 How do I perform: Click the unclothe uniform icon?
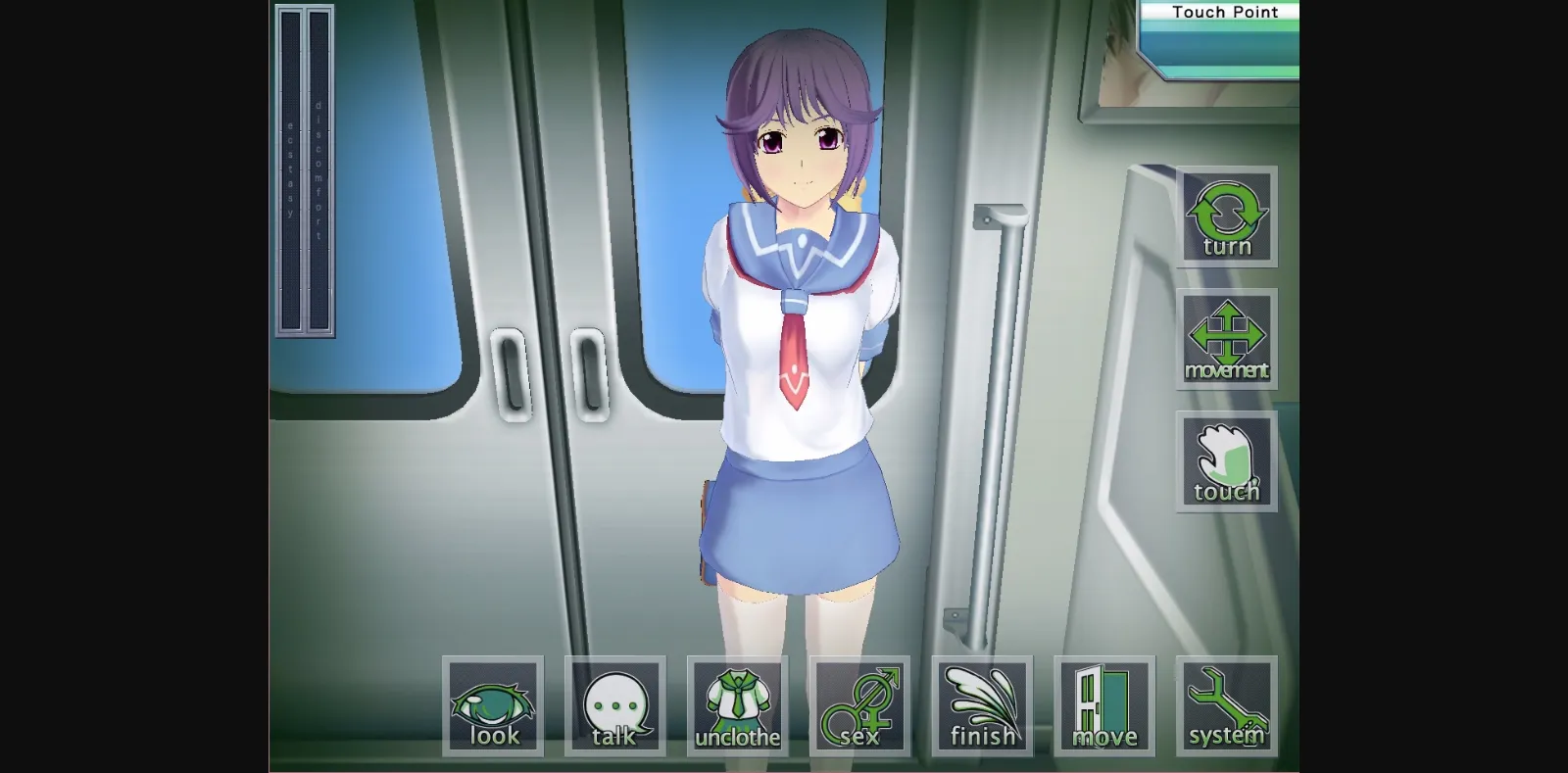point(735,701)
